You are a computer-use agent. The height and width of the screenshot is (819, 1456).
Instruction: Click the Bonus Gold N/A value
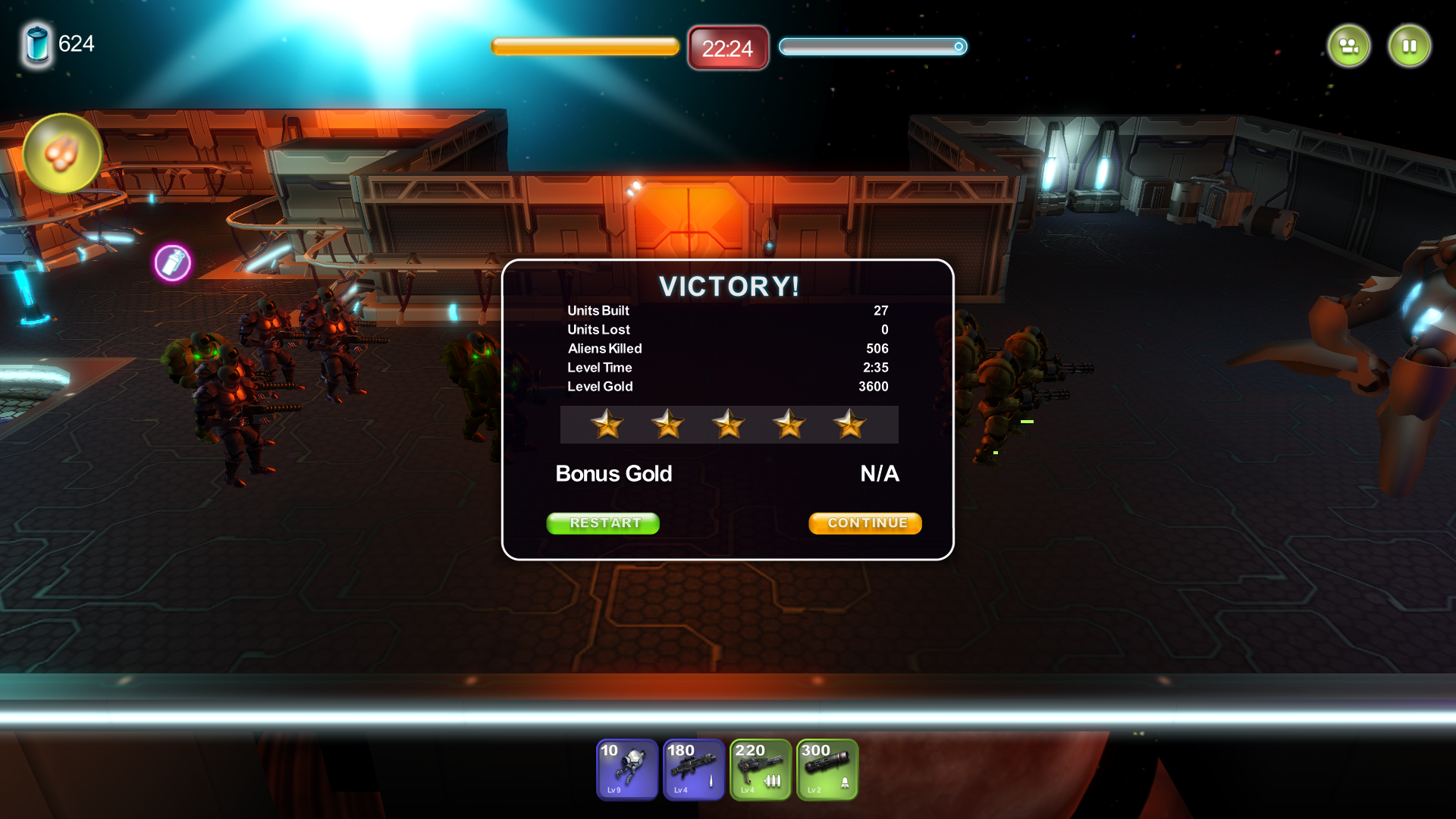coord(879,473)
